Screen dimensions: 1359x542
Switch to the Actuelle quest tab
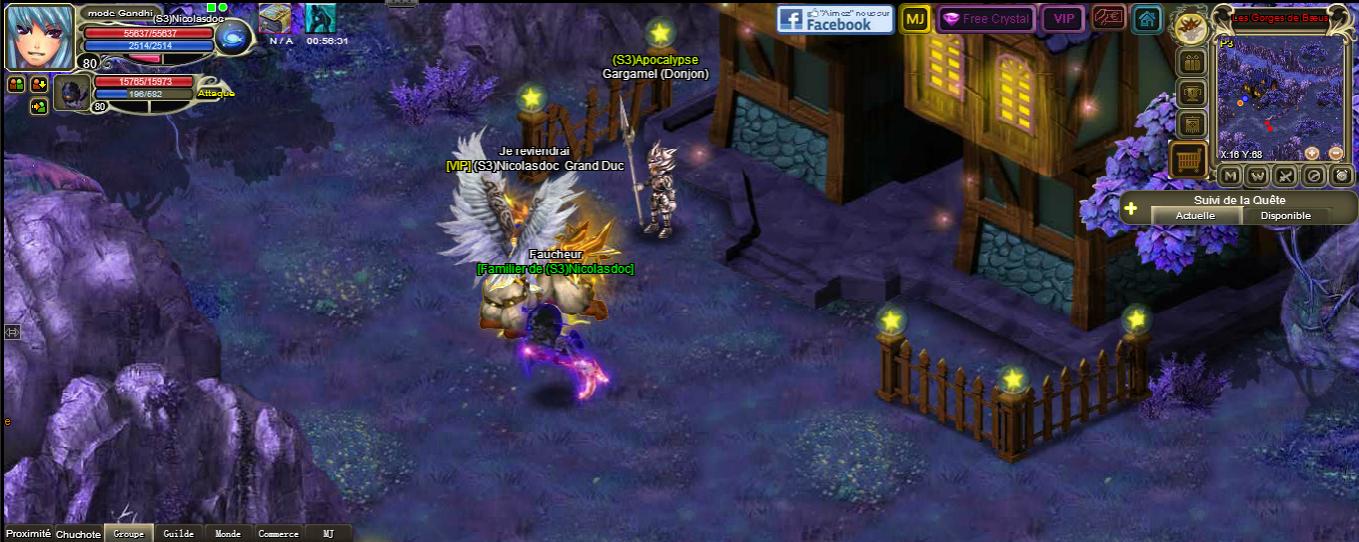pos(1195,216)
